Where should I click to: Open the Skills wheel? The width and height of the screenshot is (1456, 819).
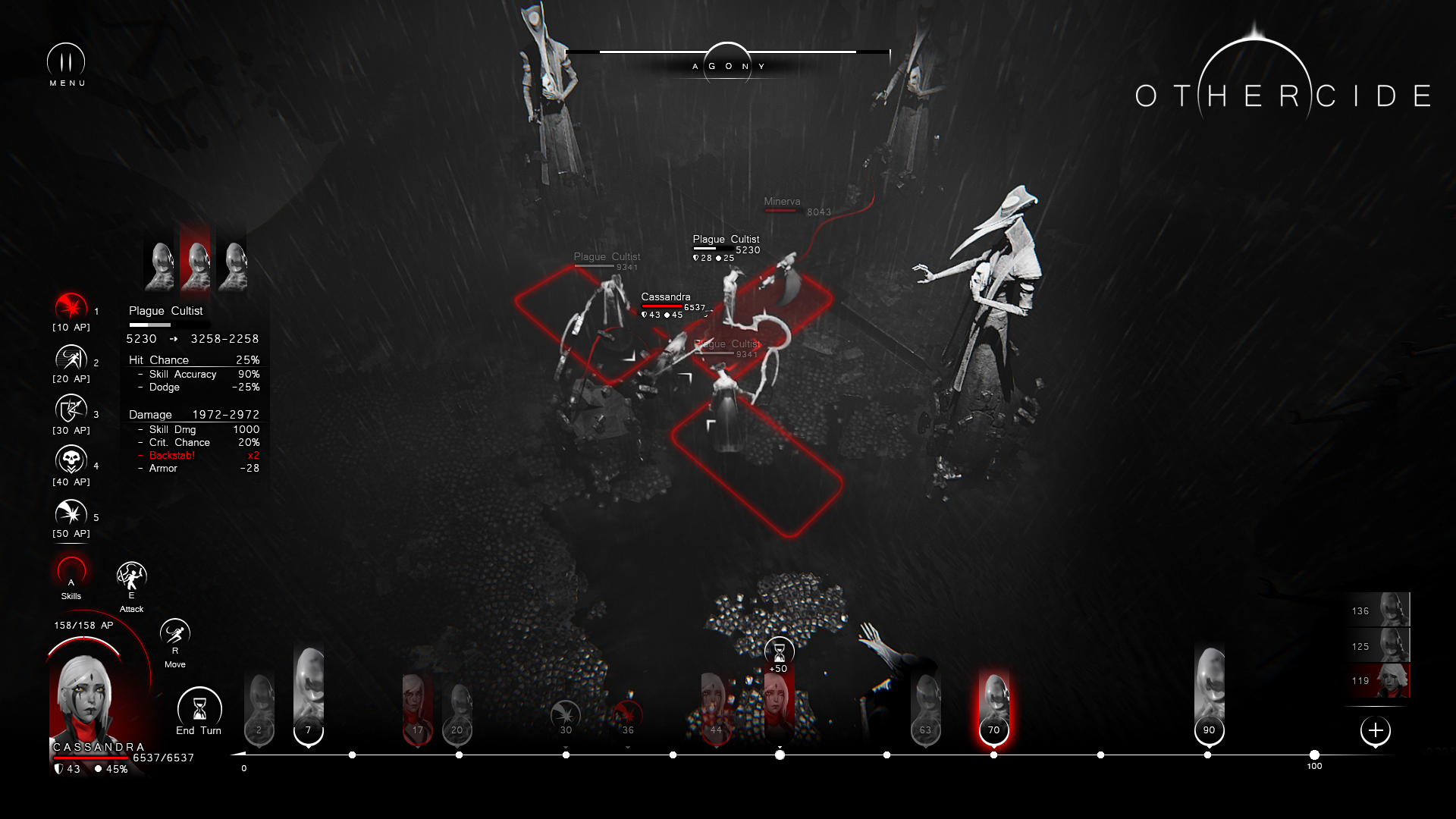click(71, 573)
